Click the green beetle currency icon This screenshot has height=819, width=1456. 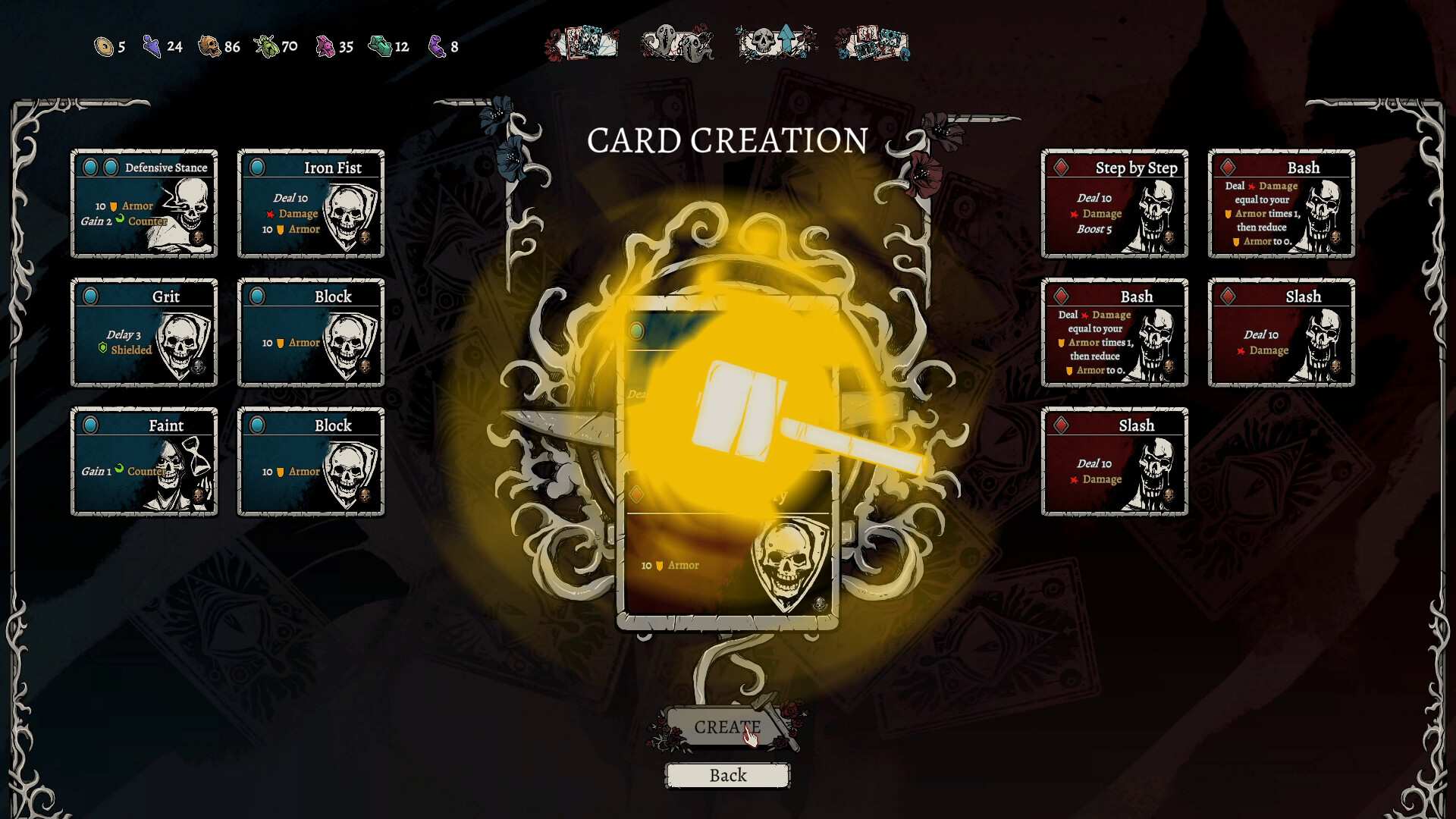pyautogui.click(x=265, y=46)
